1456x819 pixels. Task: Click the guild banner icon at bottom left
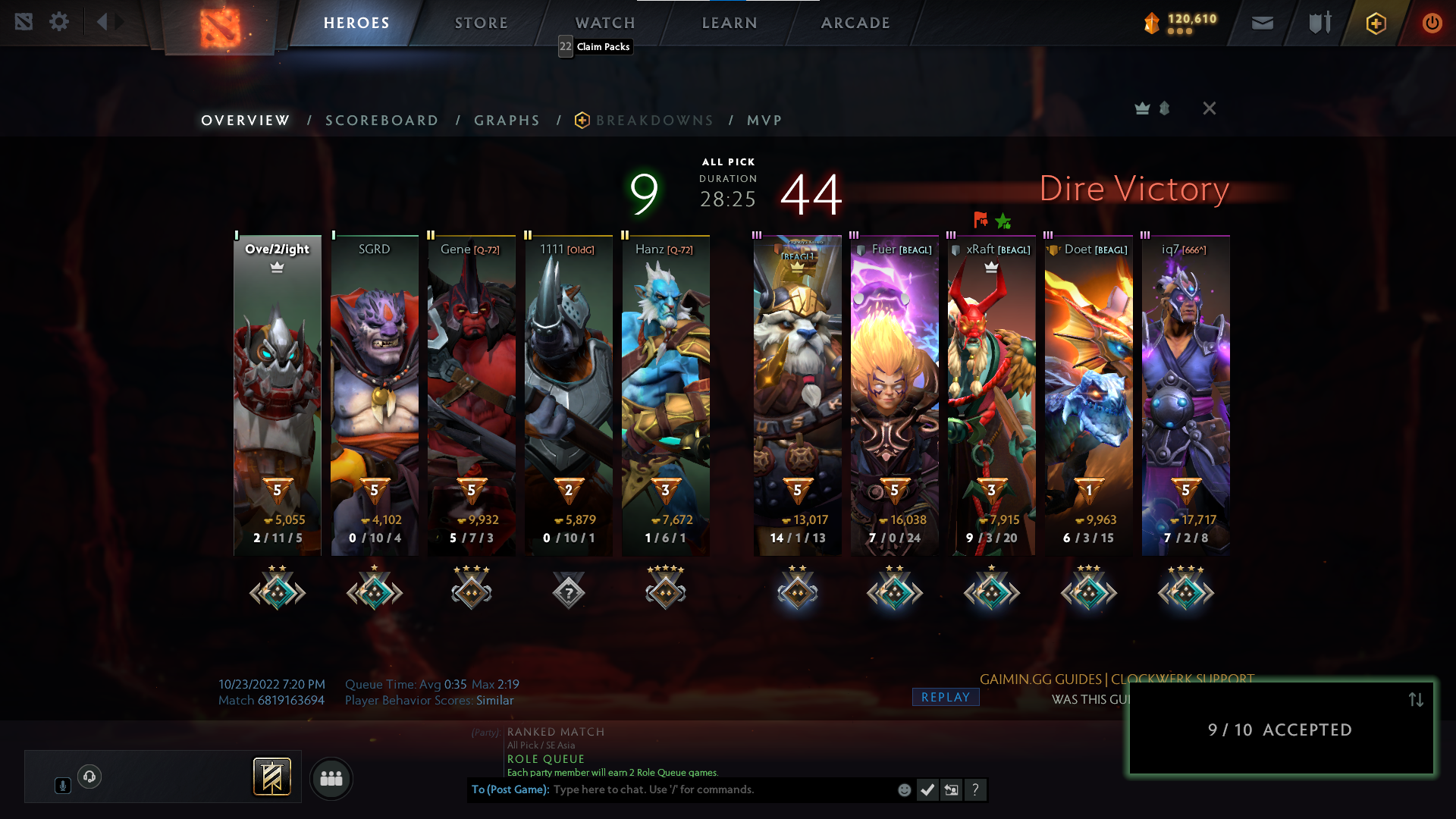(273, 777)
